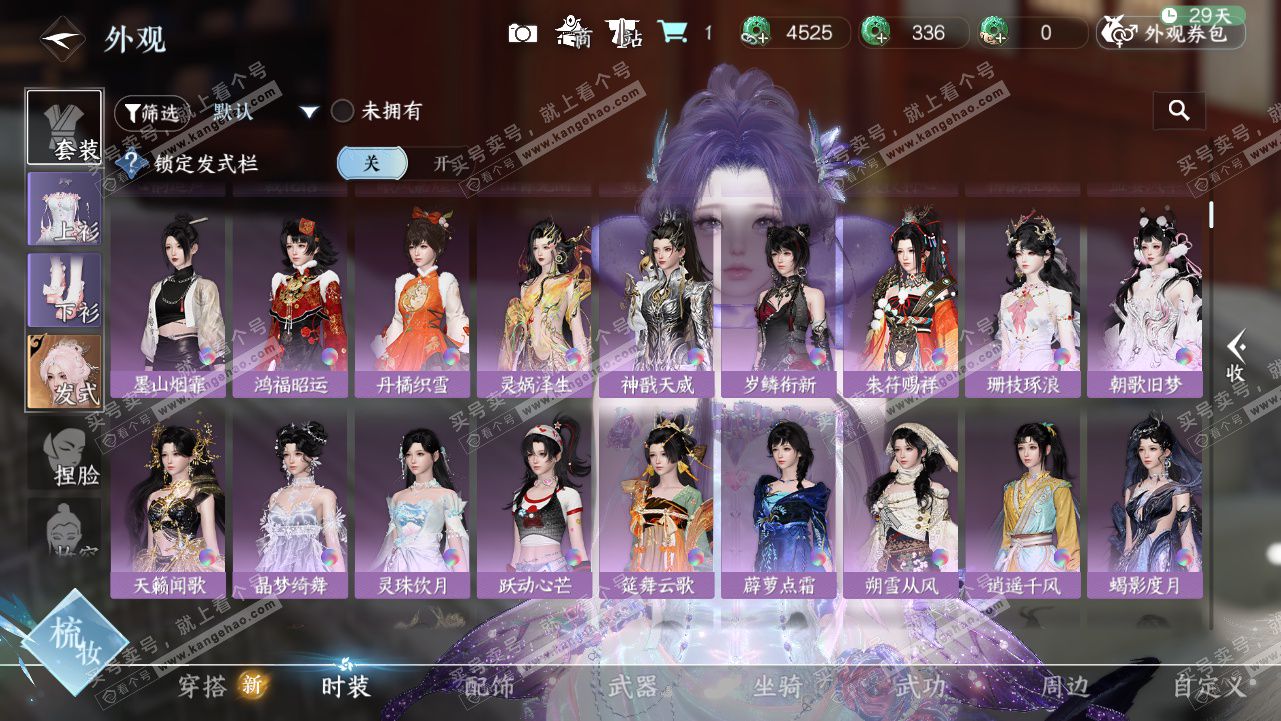
Task: Switch to the 发式 hairstyle tab
Action: (x=65, y=371)
